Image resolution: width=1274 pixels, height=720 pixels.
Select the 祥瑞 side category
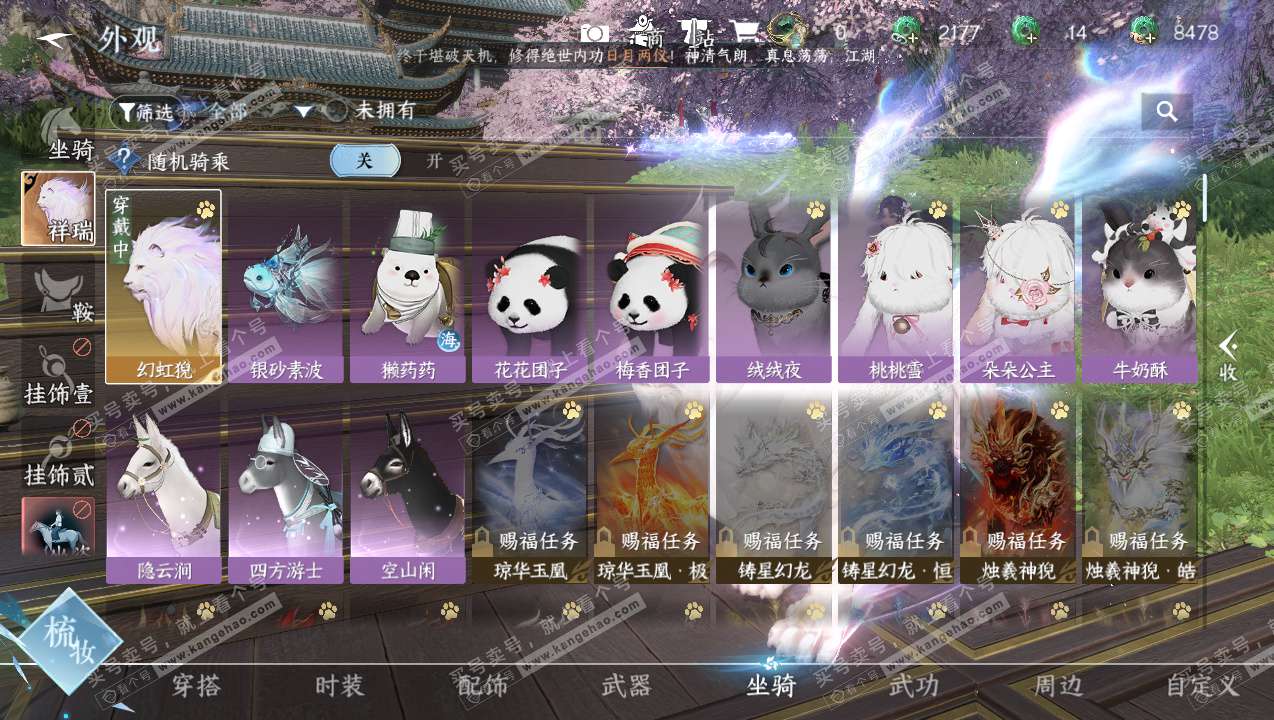[58, 208]
